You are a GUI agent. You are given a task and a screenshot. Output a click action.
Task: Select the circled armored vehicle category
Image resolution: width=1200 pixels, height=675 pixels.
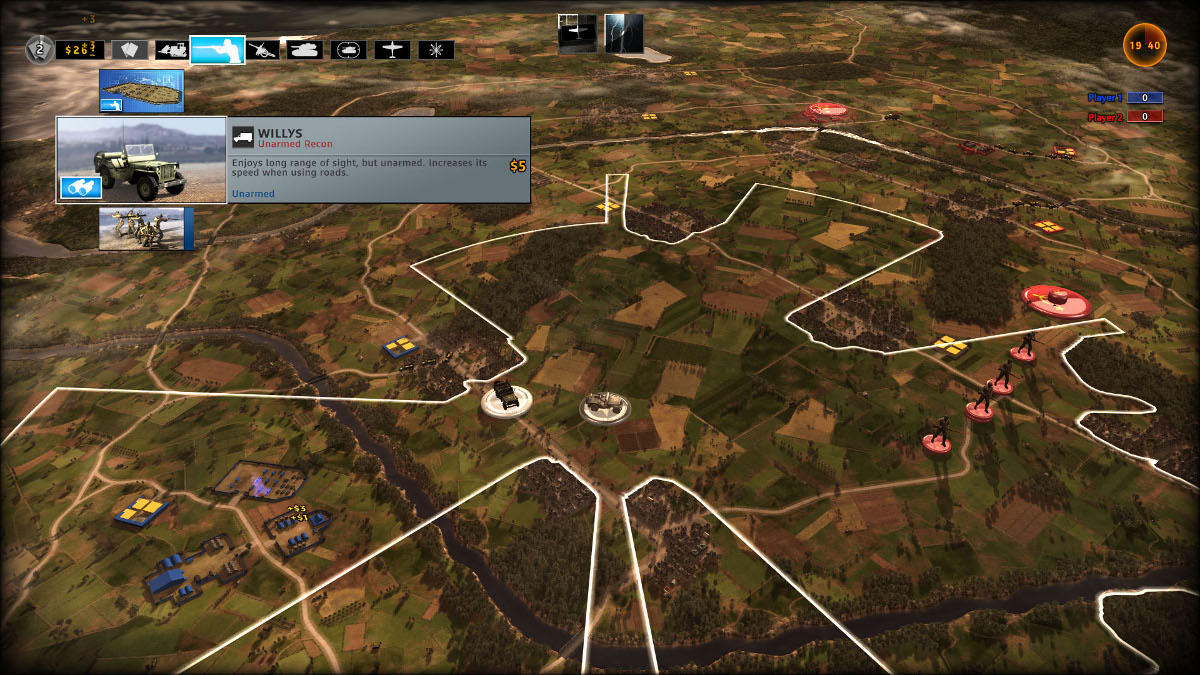tap(349, 49)
